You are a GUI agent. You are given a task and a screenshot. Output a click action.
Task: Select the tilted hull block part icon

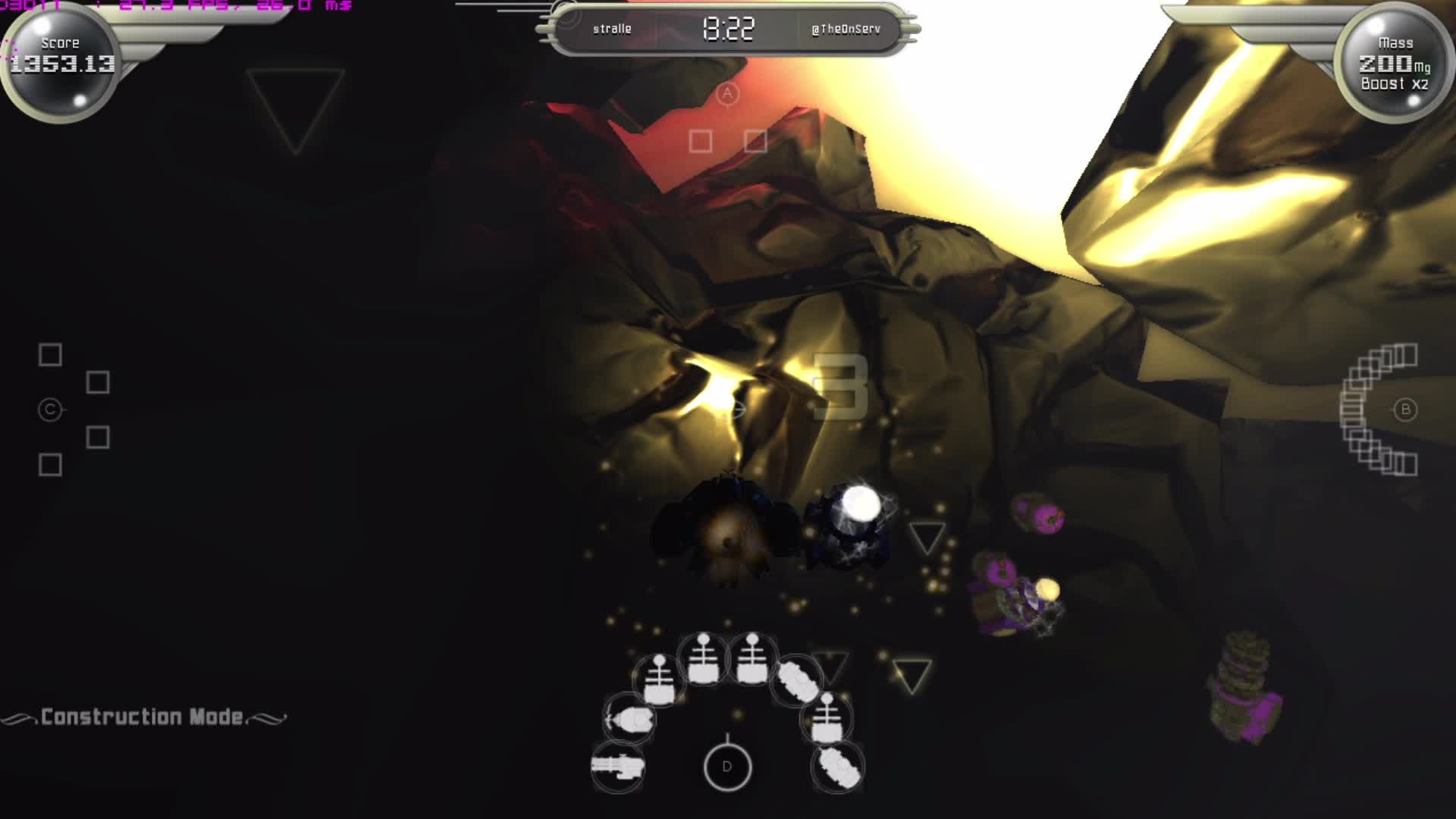(x=796, y=682)
